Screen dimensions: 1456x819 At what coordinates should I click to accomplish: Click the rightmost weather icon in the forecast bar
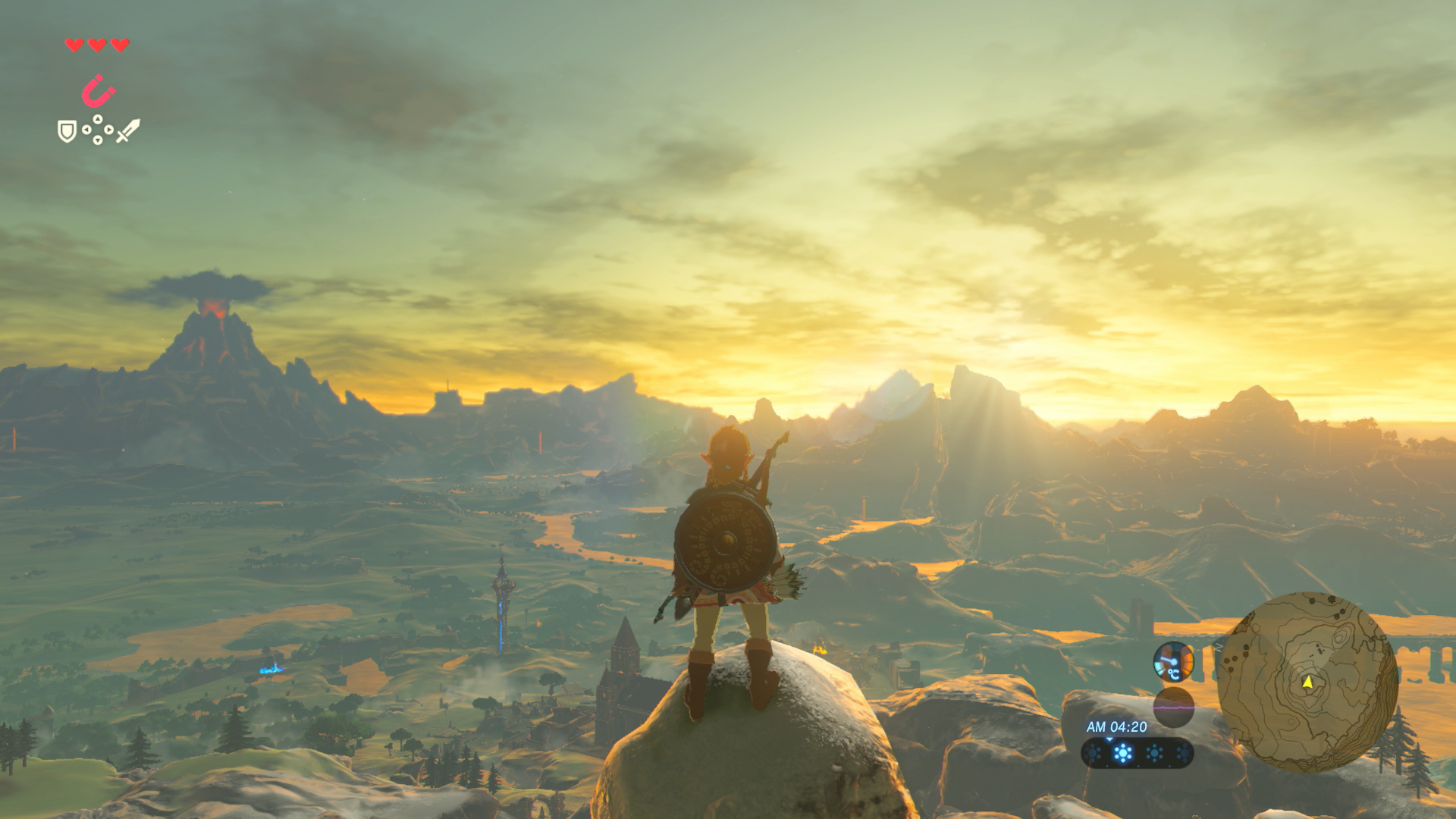[x=1185, y=753]
